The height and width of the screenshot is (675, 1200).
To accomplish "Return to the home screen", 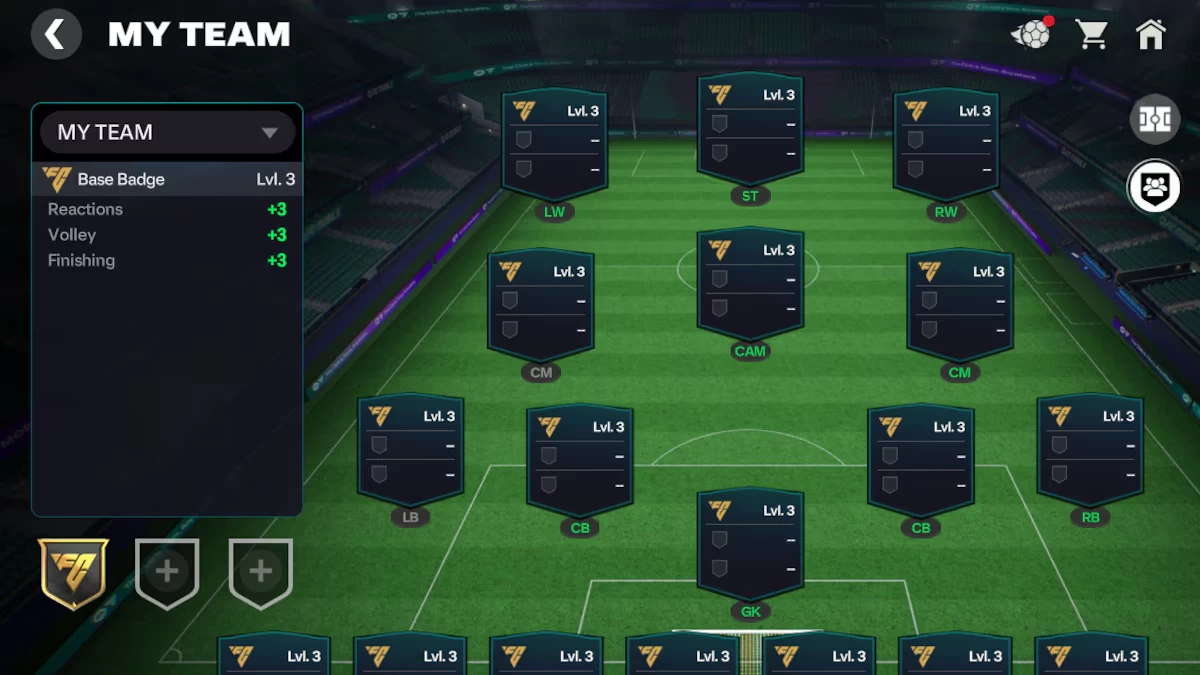I will (1151, 35).
